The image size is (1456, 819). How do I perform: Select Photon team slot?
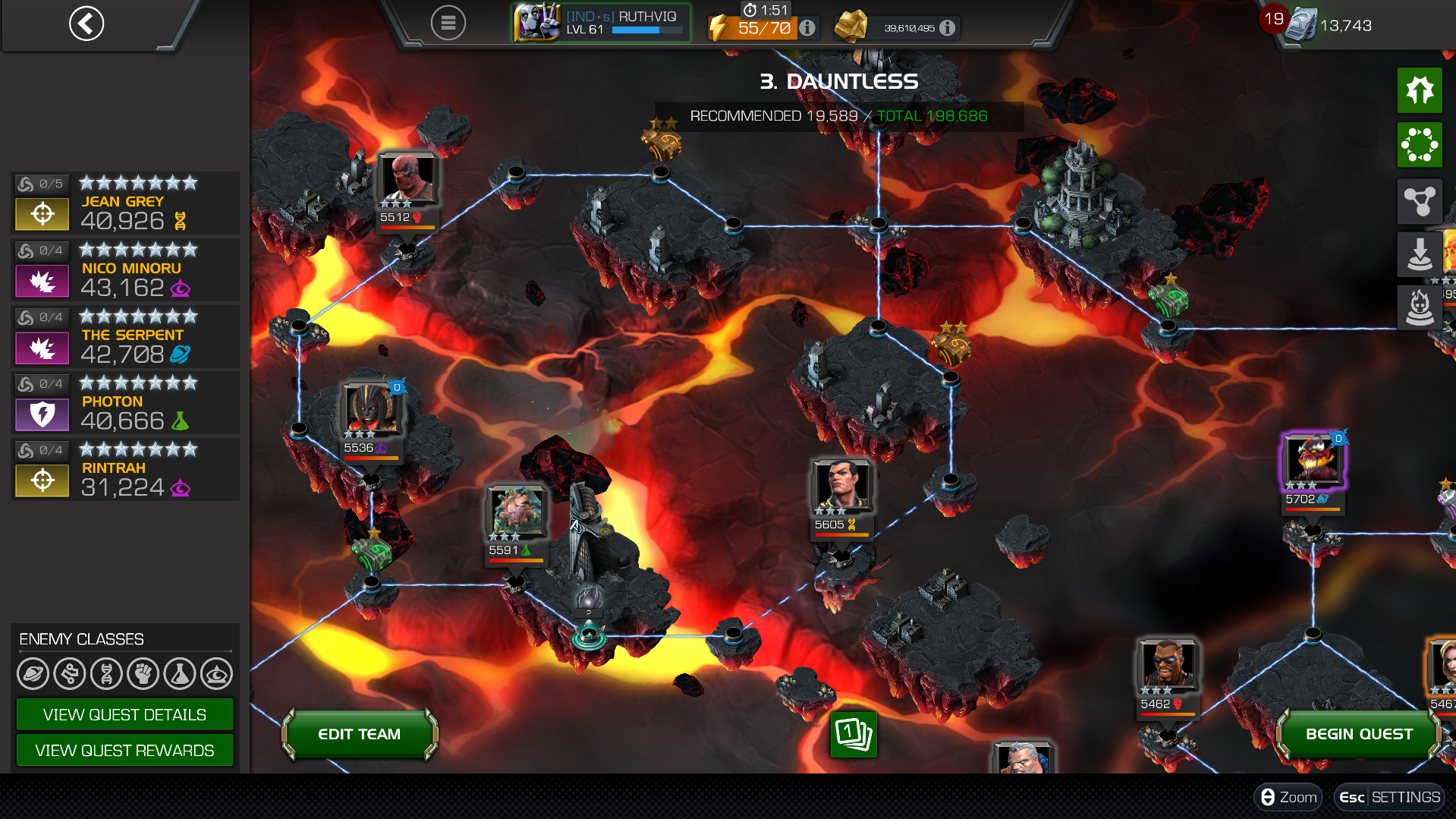125,404
